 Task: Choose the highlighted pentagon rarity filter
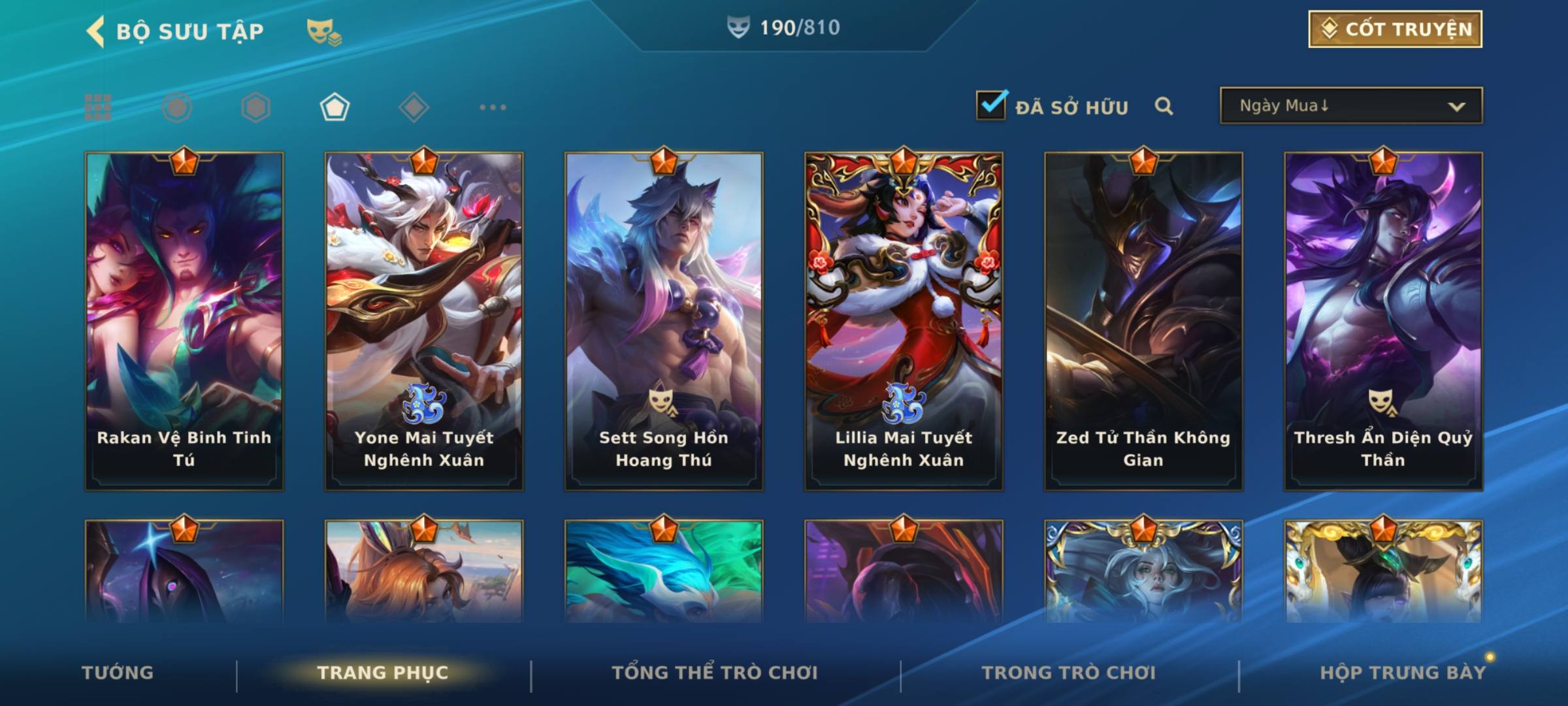click(335, 107)
